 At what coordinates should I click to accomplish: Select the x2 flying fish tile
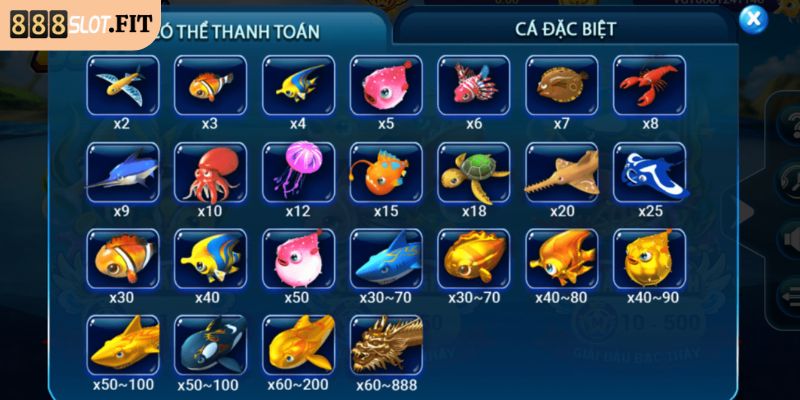[x=122, y=85]
